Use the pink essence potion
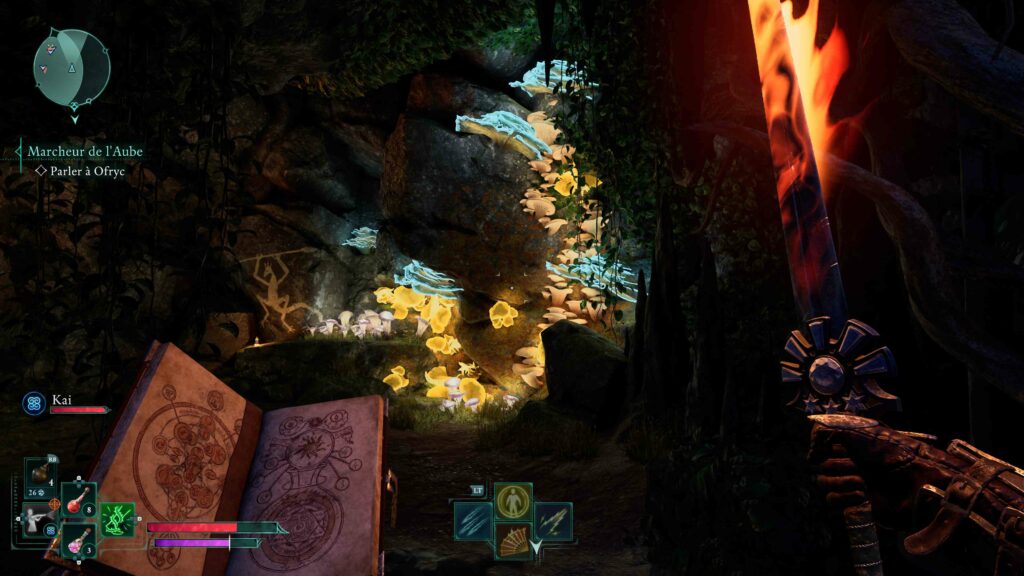 [78, 540]
